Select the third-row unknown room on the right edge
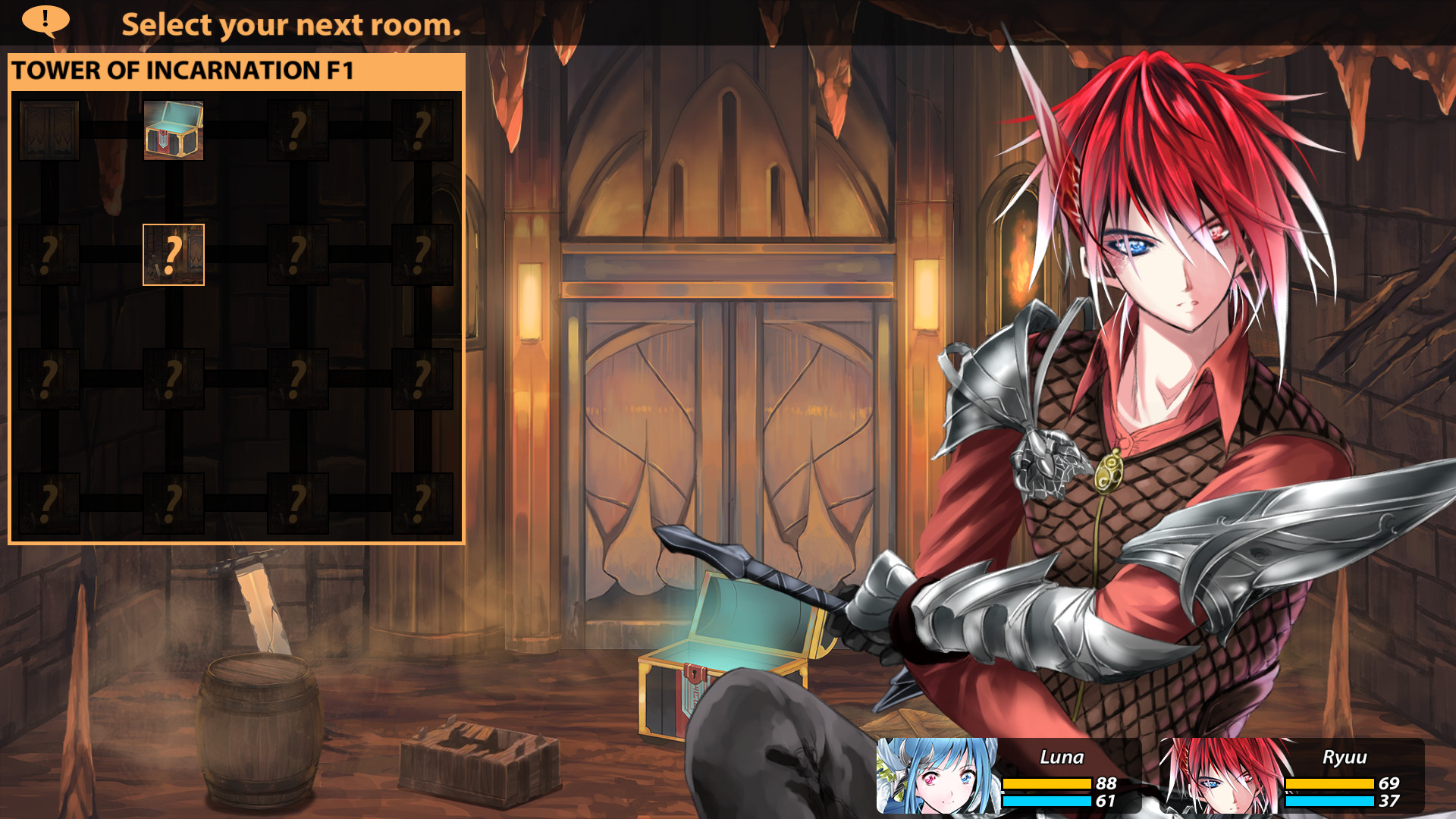The height and width of the screenshot is (819, 1456). click(x=420, y=379)
